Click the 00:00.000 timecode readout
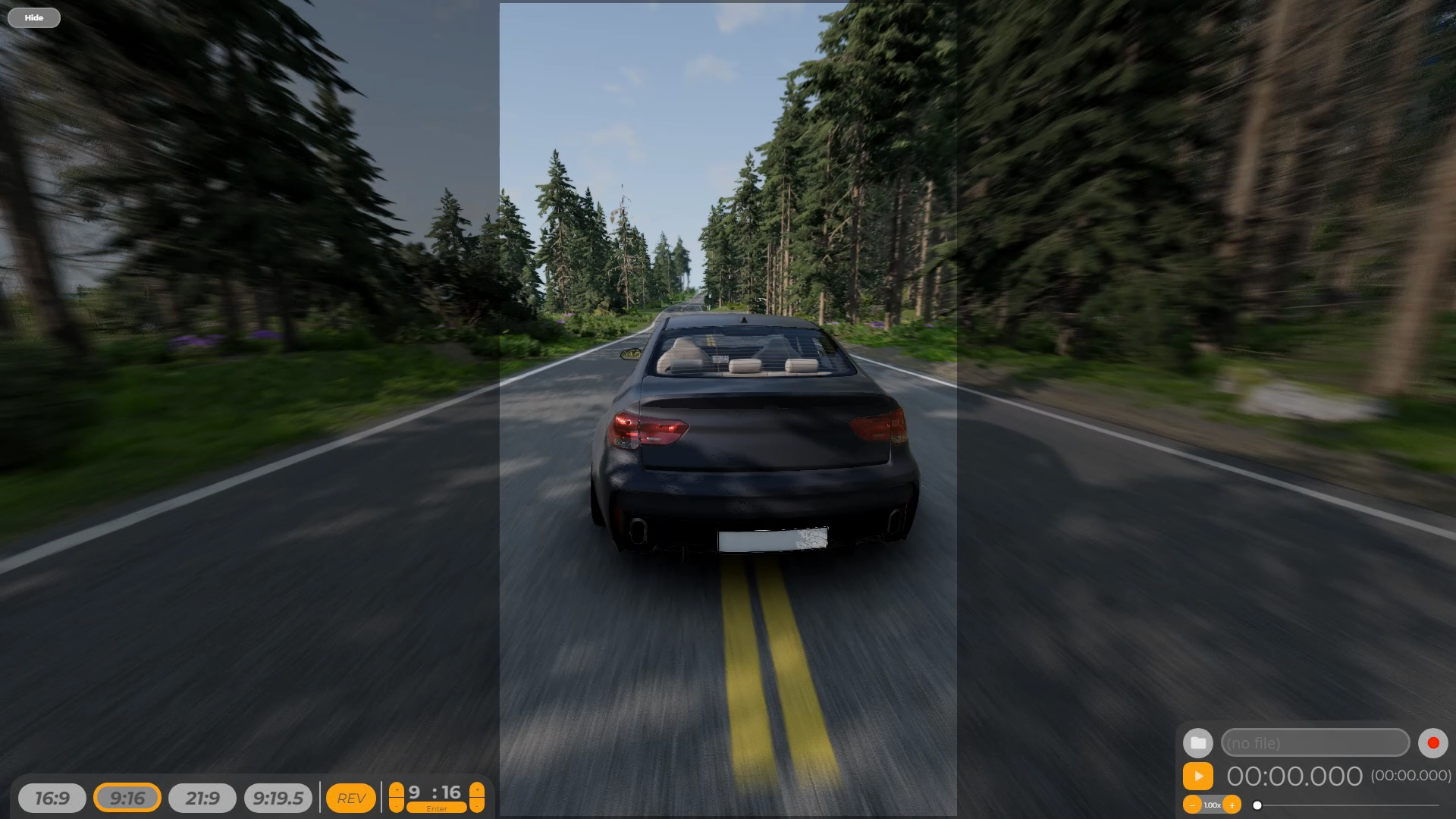Viewport: 1456px width, 819px height. (x=1294, y=777)
